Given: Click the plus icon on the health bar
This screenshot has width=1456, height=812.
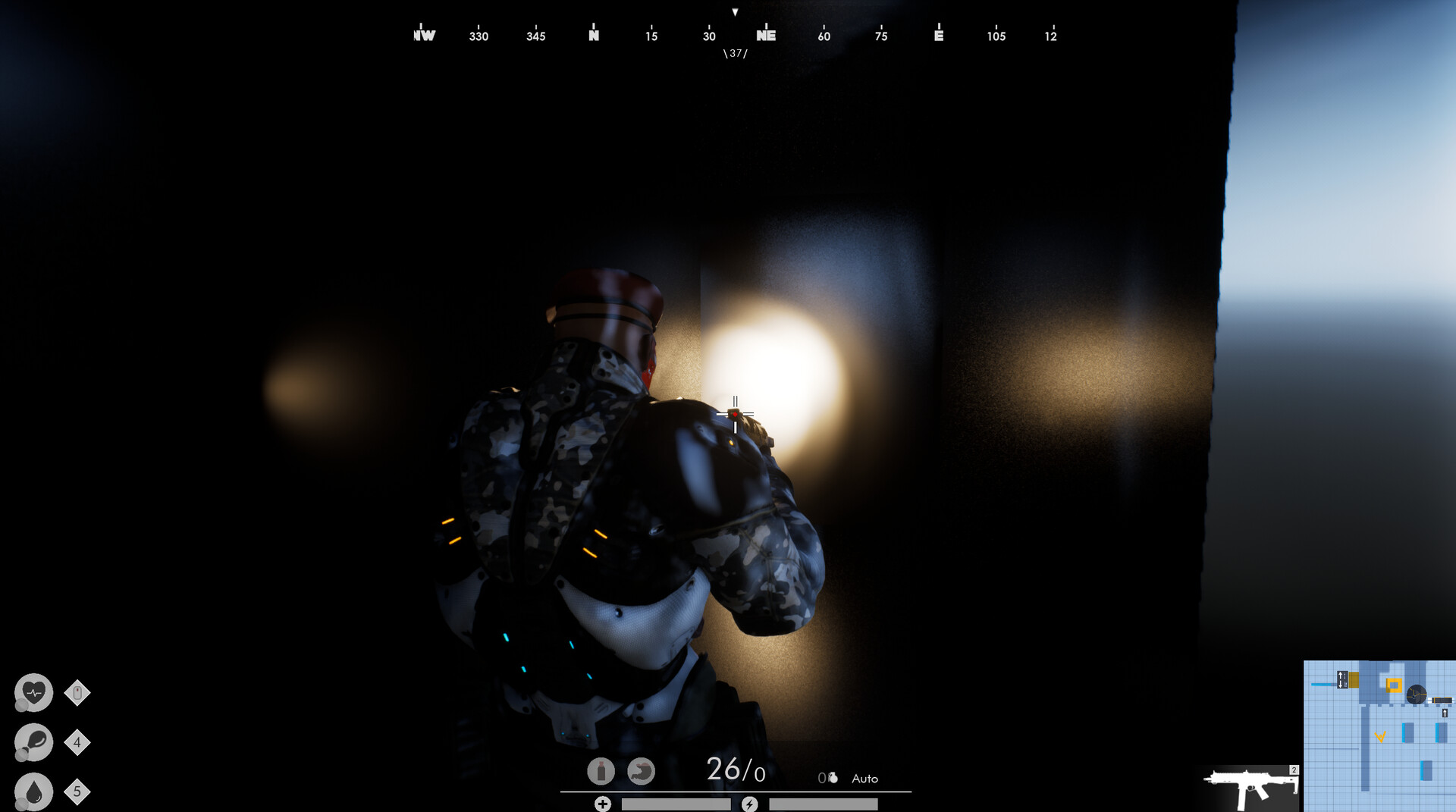Looking at the screenshot, I should click(602, 803).
